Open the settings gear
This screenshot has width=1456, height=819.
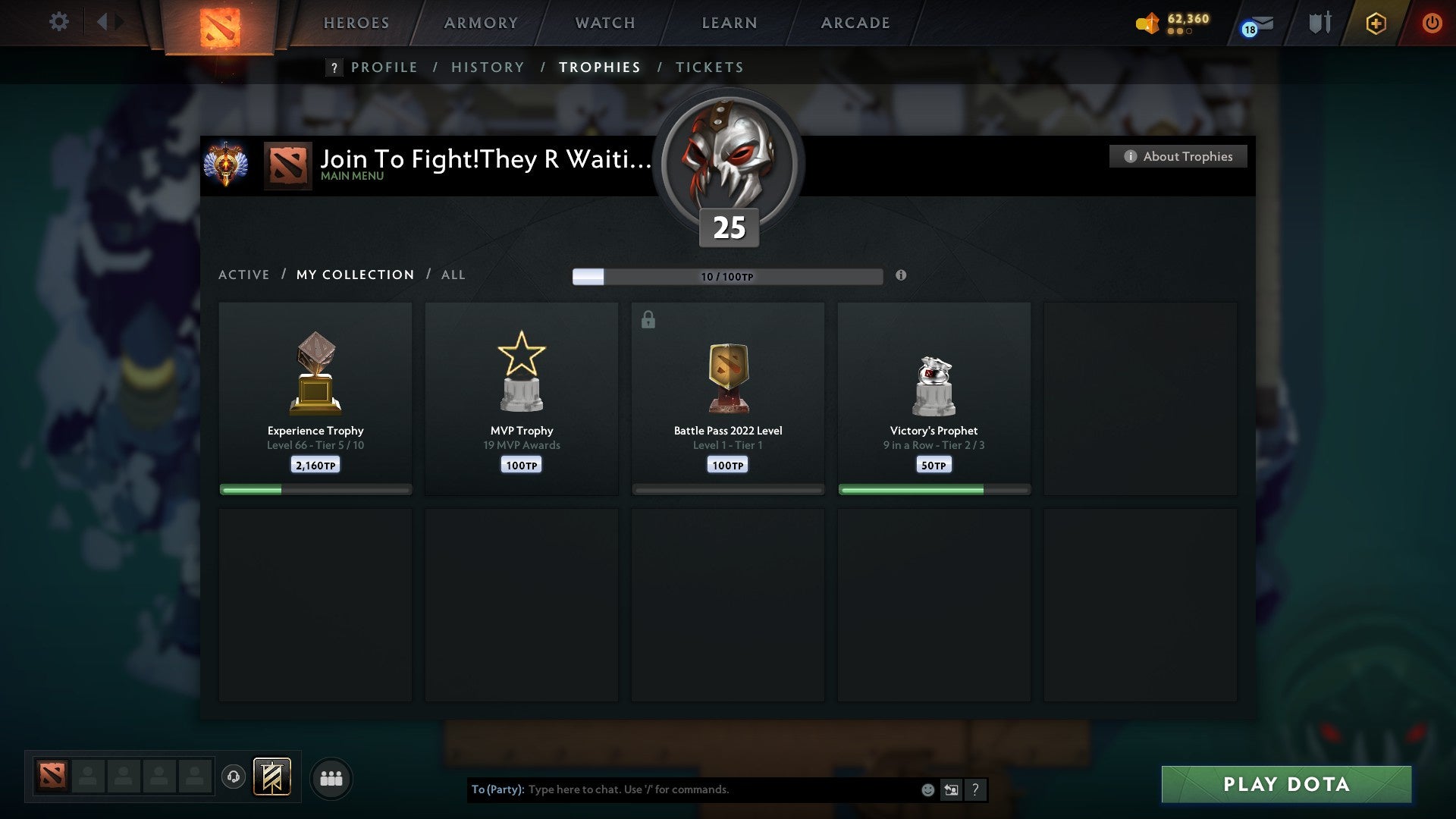[59, 22]
